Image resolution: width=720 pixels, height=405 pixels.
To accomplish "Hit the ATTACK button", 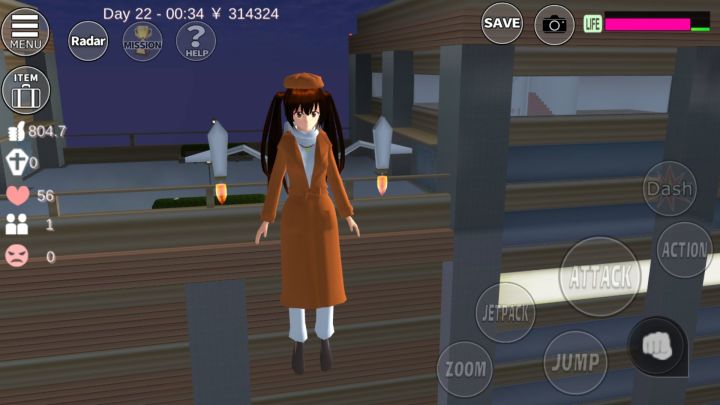I will click(x=600, y=276).
